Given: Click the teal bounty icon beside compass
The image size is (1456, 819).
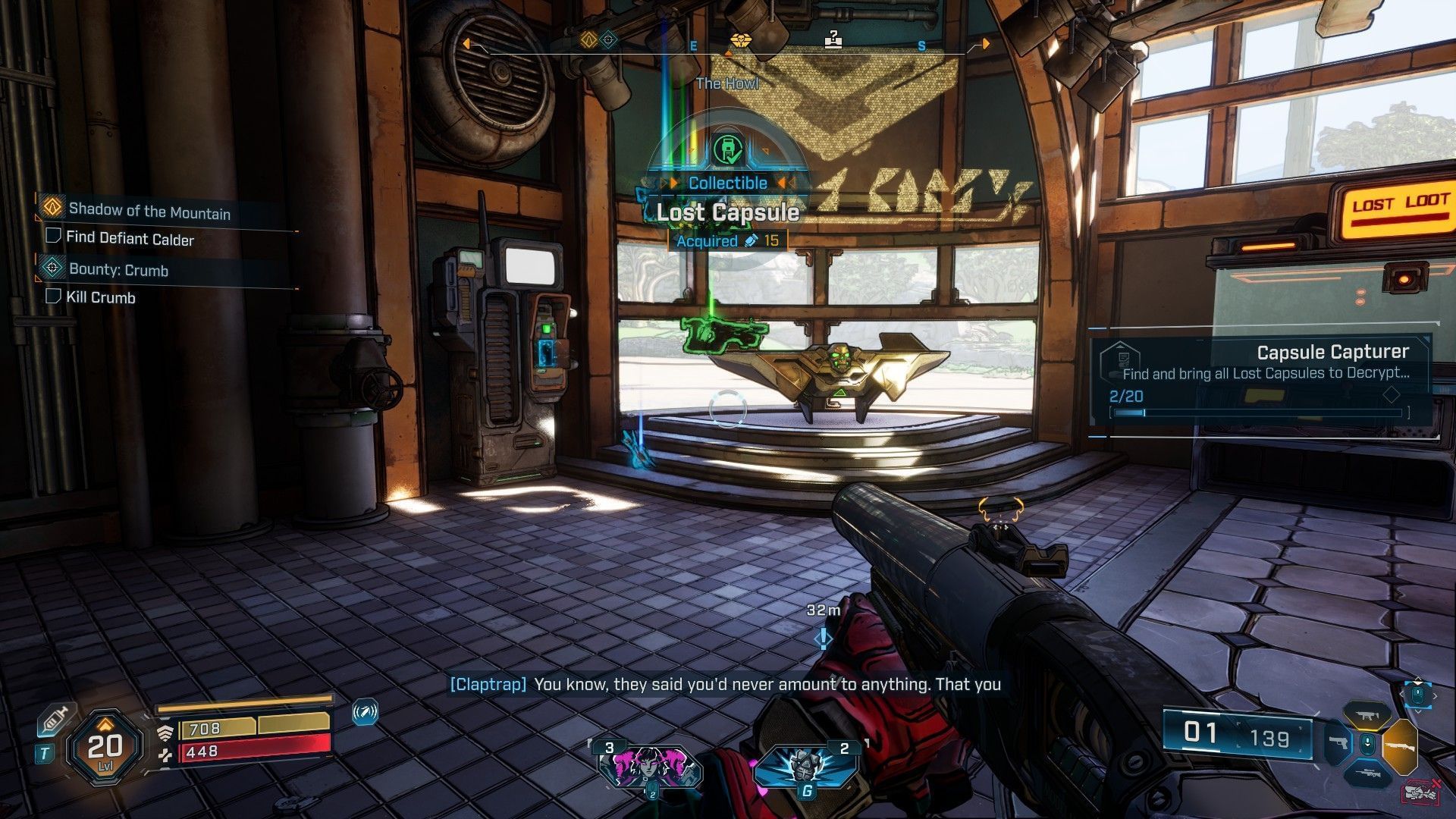Looking at the screenshot, I should point(609,40).
